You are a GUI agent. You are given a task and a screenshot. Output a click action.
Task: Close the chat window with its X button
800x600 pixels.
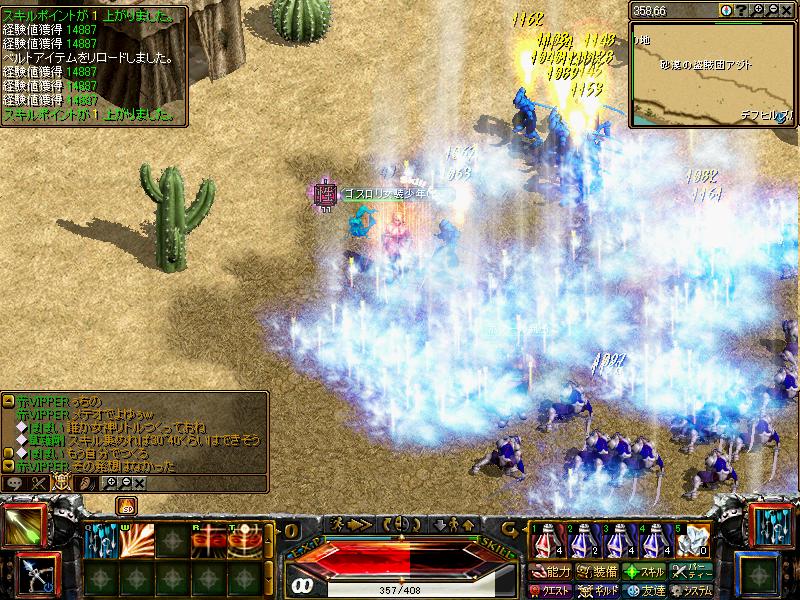pyautogui.click(x=139, y=483)
